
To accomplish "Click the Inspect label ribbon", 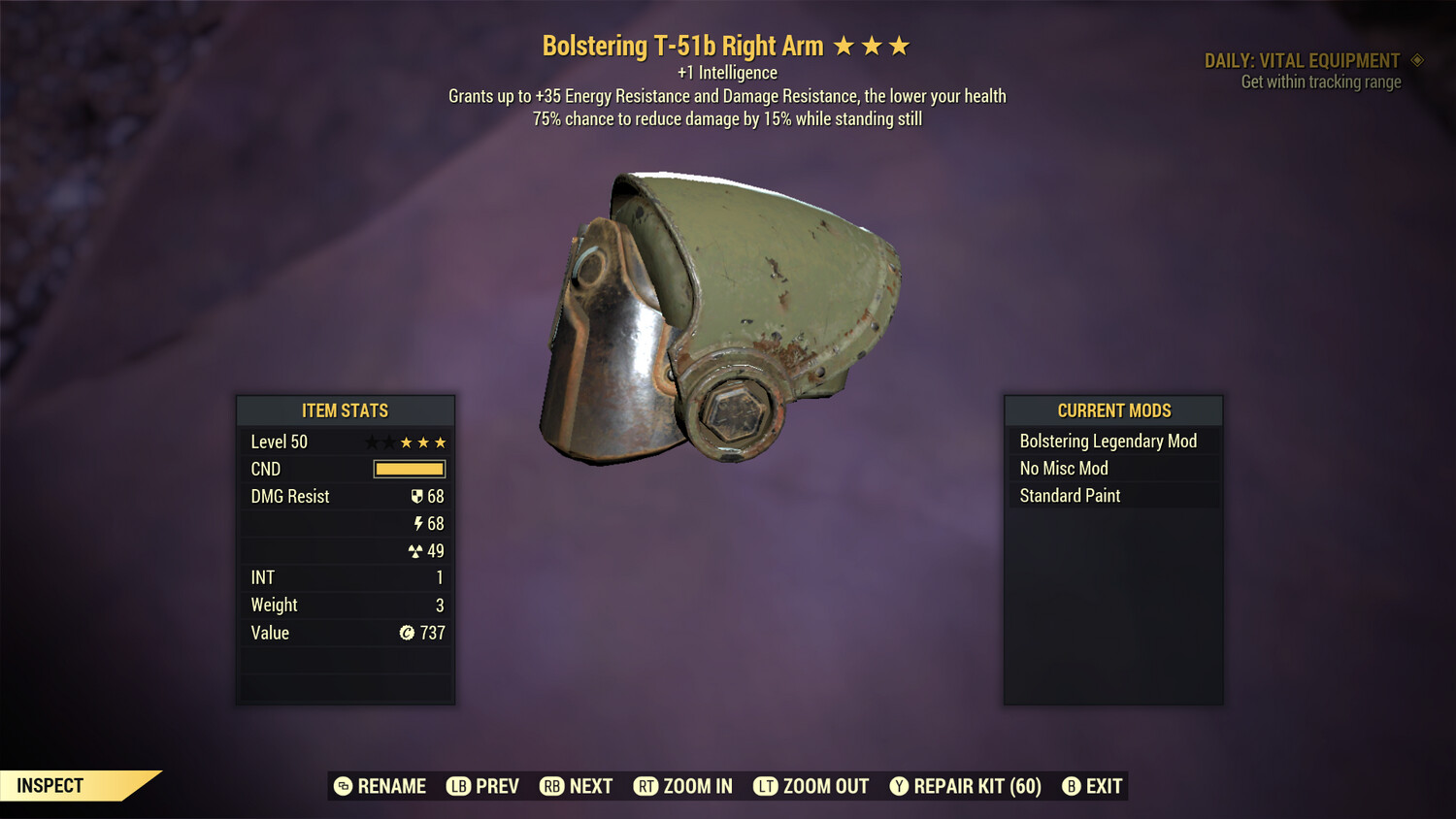I will coord(50,786).
